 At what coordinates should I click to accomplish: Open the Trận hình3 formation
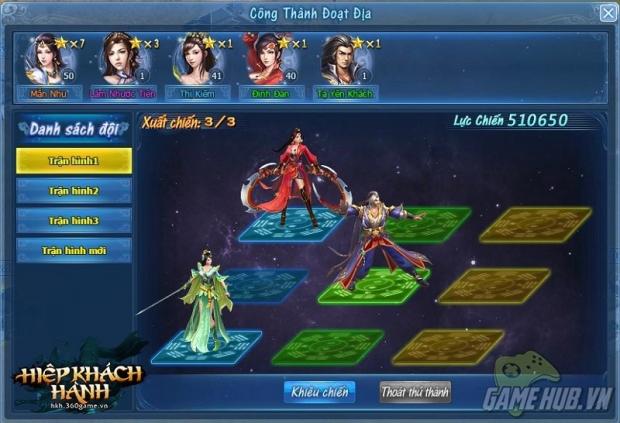coord(74,220)
